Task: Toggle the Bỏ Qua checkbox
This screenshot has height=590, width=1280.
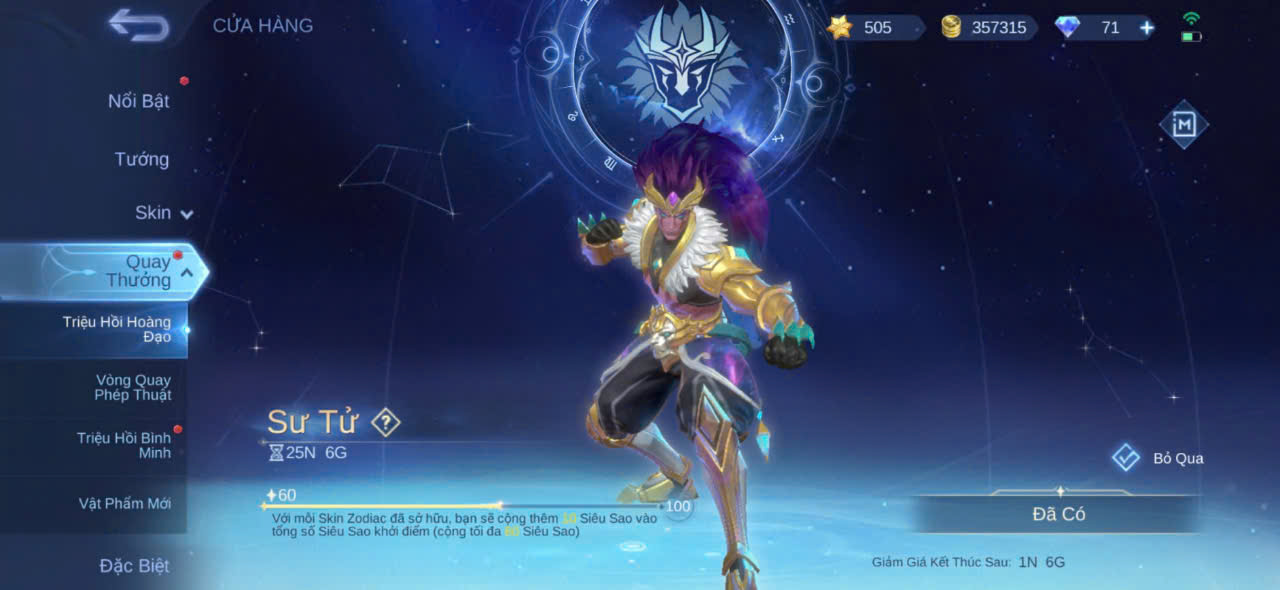Action: point(1126,458)
